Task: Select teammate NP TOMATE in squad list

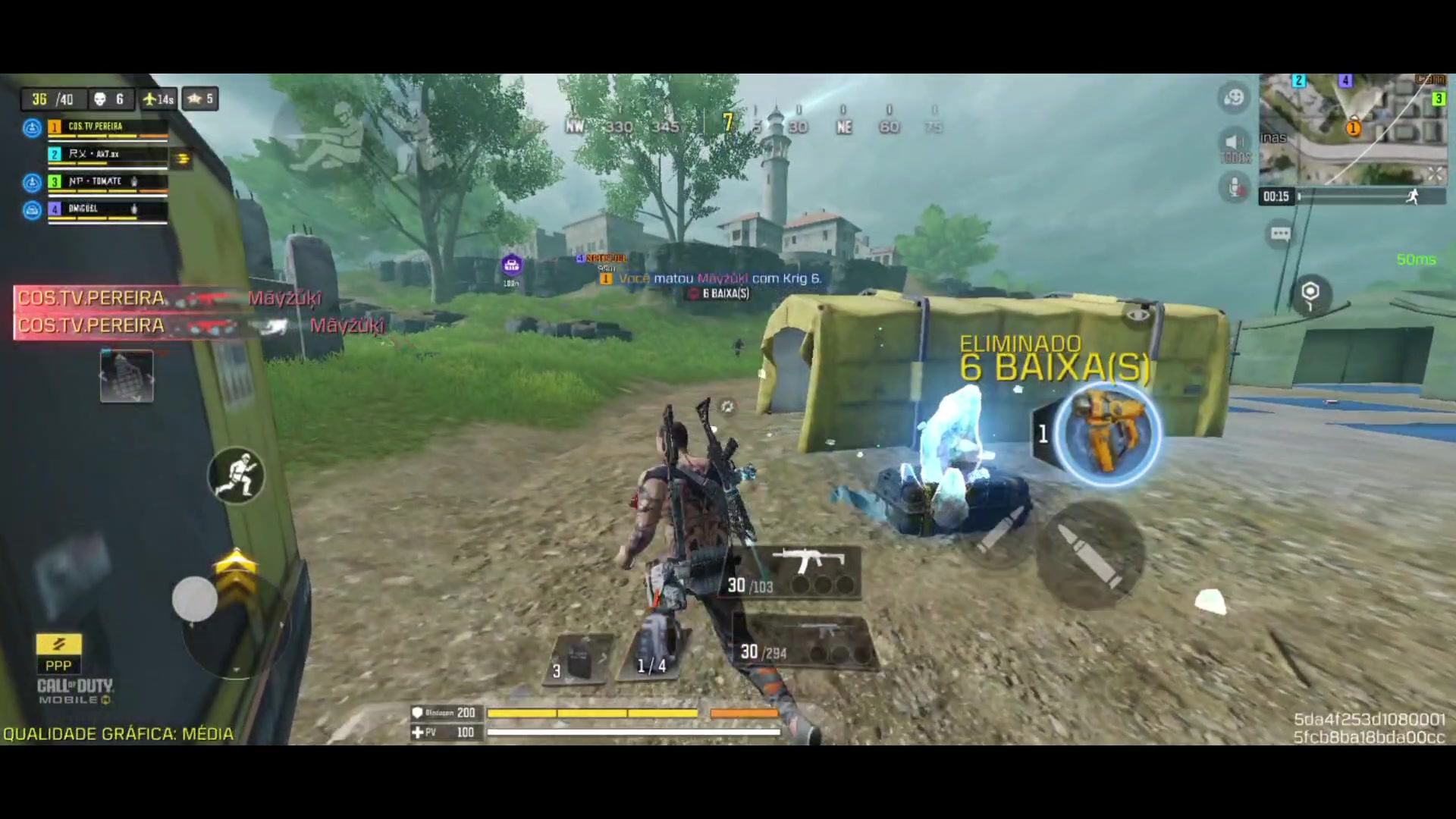Action: pyautogui.click(x=106, y=182)
